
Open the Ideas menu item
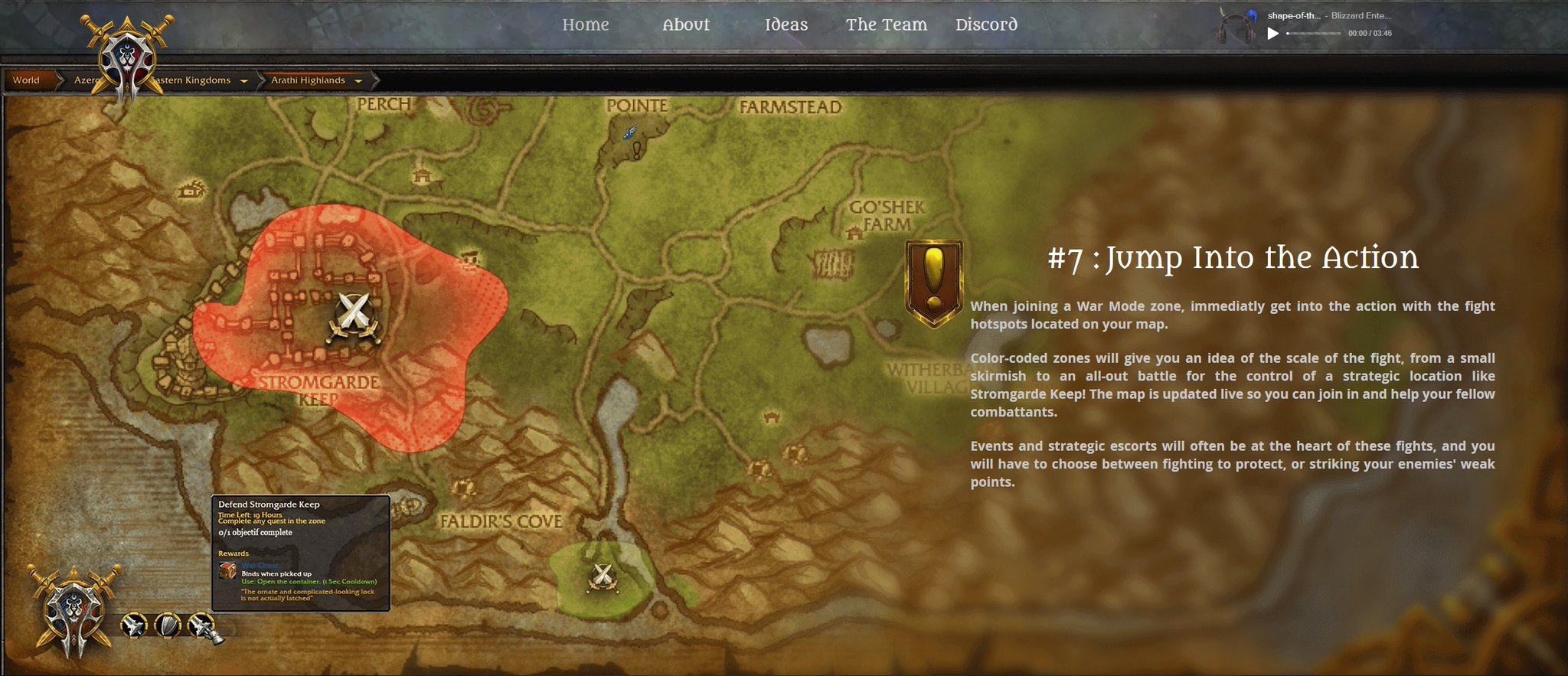pos(786,24)
